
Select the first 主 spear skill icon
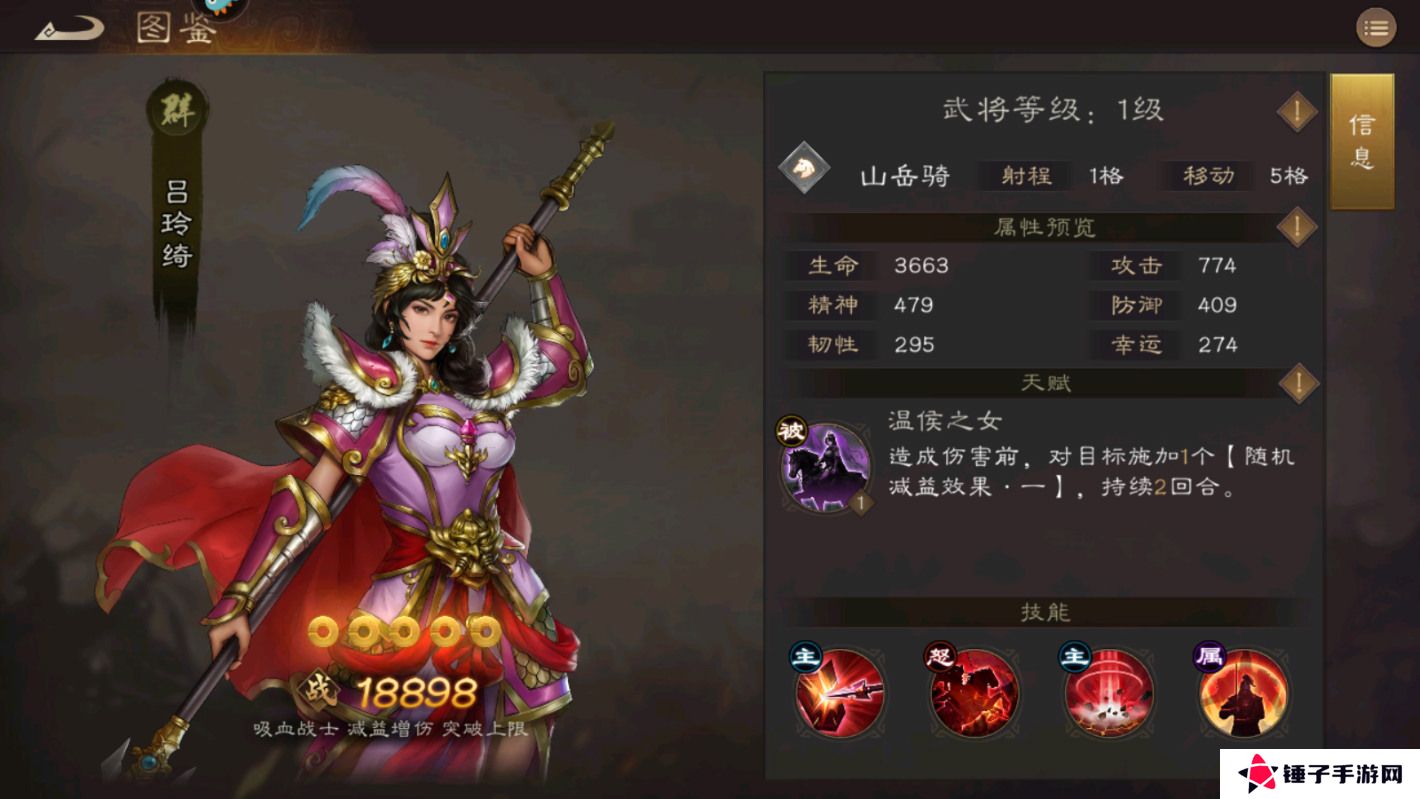pyautogui.click(x=842, y=692)
